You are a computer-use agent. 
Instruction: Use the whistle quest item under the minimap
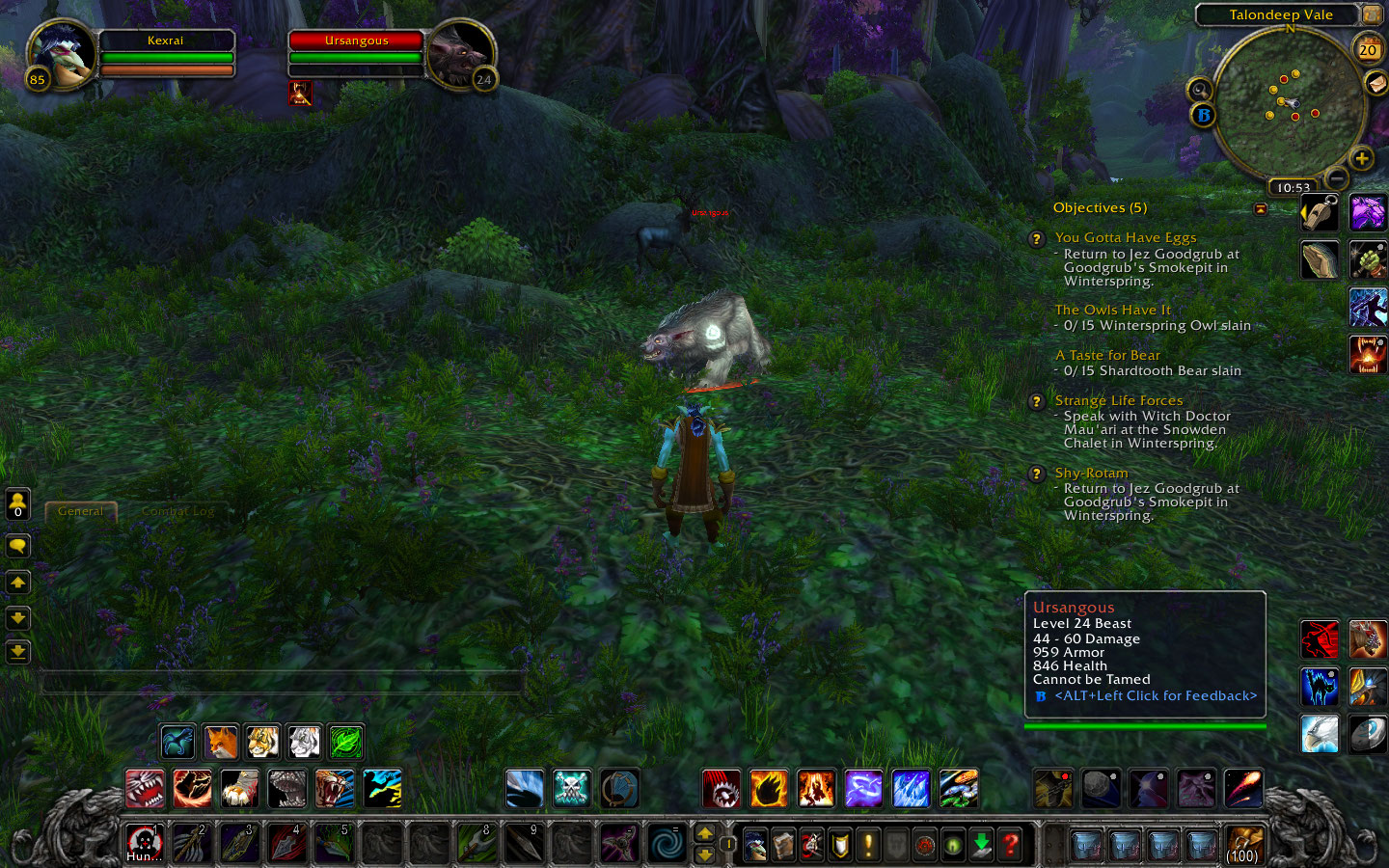tap(1320, 211)
